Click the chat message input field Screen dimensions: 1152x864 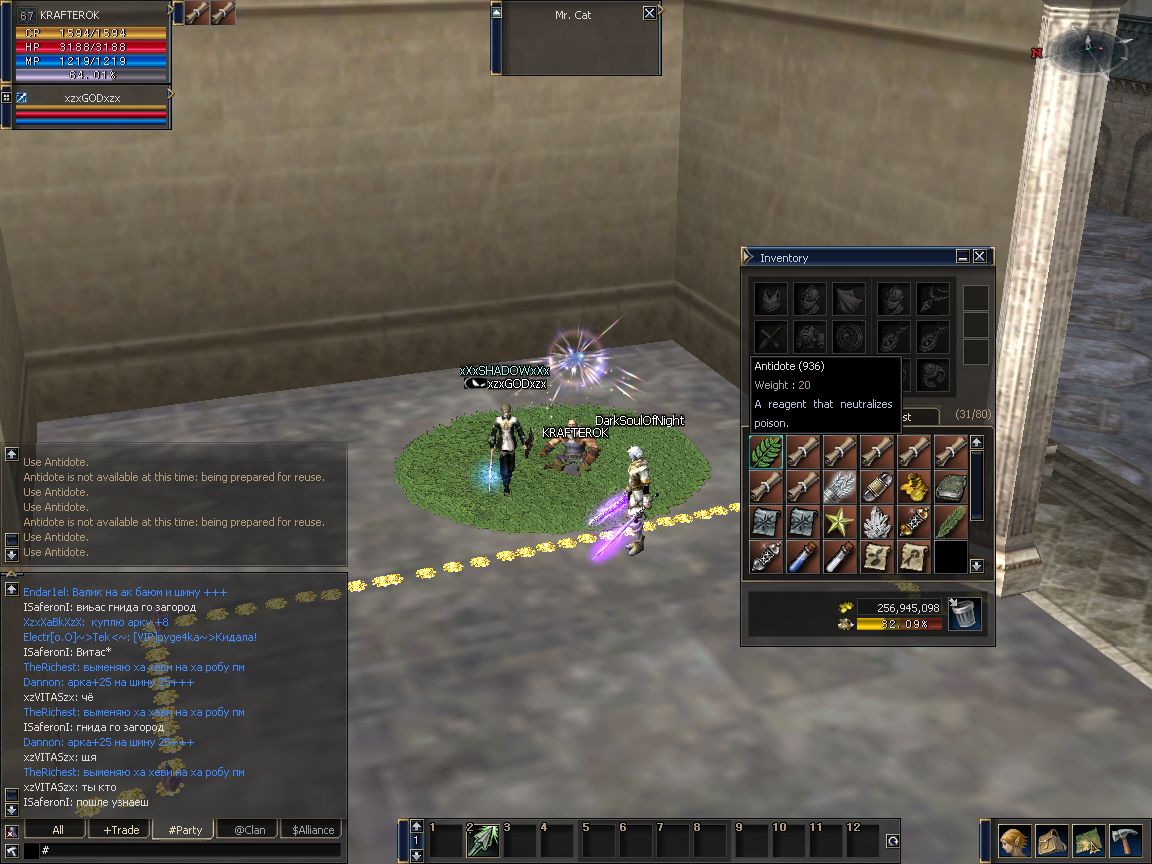[190, 850]
